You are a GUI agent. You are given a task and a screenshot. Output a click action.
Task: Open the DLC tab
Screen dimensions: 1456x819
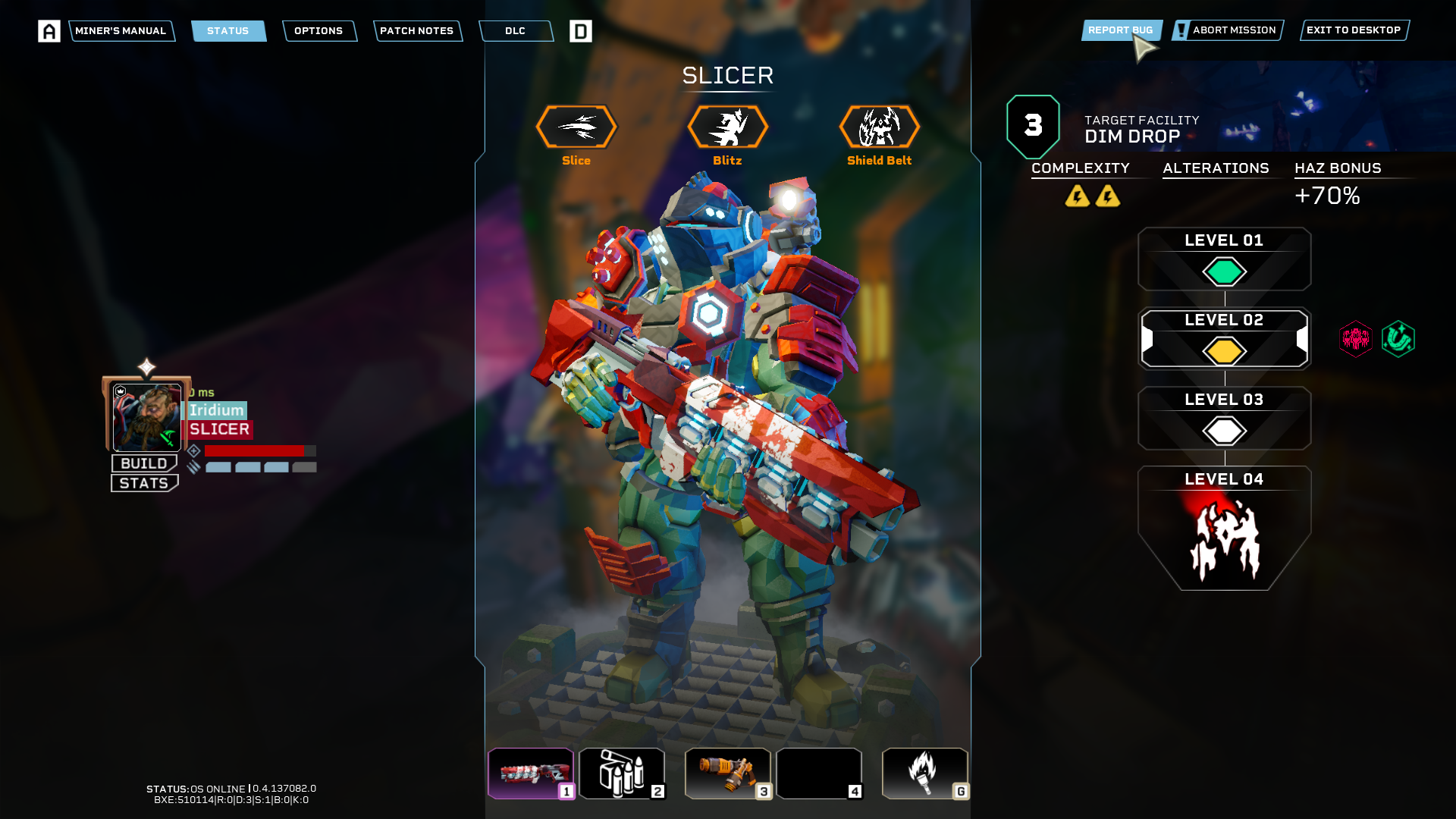coord(515,31)
